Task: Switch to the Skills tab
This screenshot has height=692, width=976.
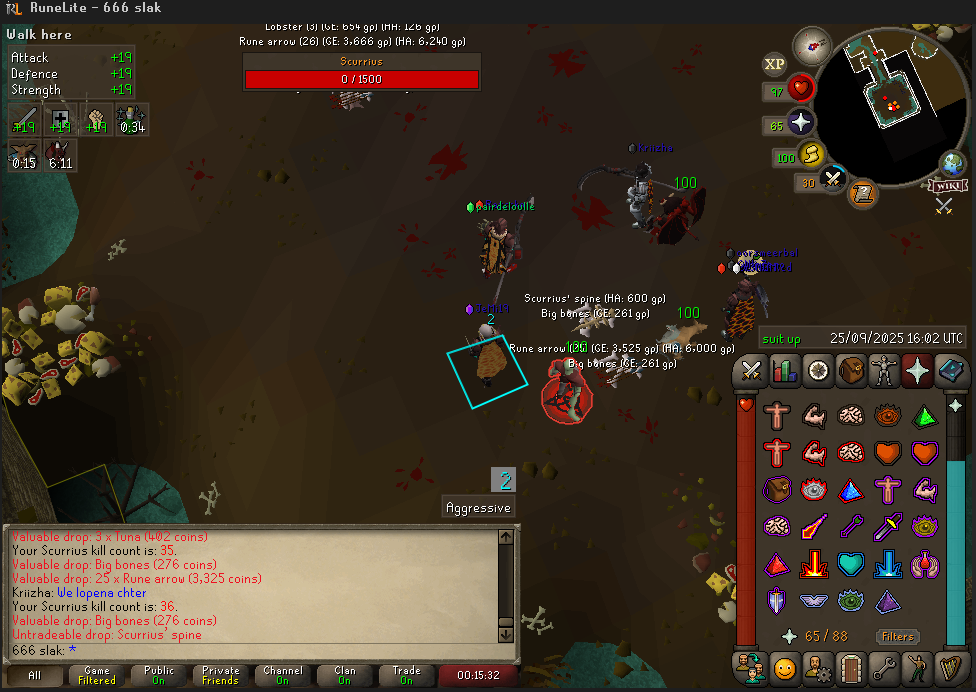Action: [x=785, y=371]
